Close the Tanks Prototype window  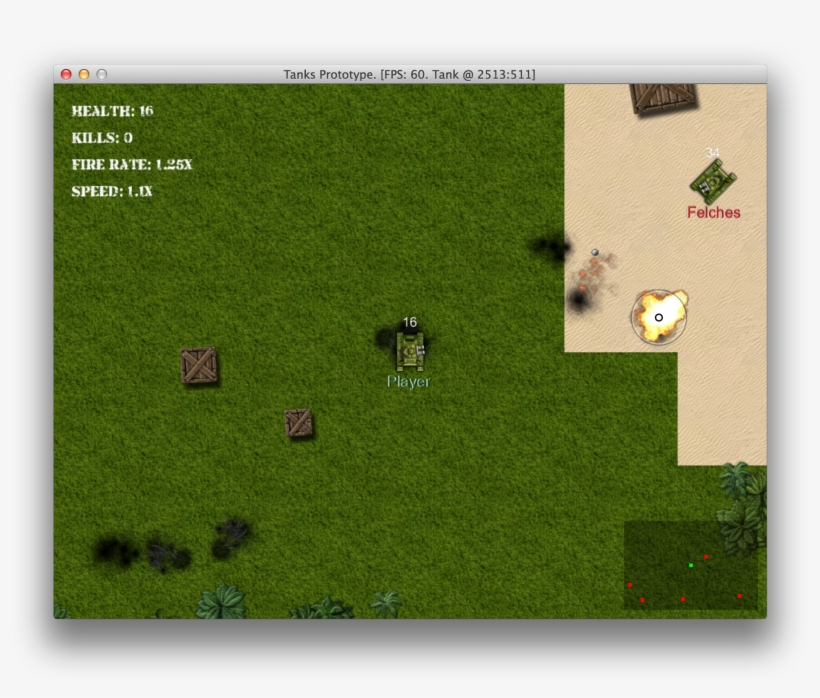(x=67, y=75)
